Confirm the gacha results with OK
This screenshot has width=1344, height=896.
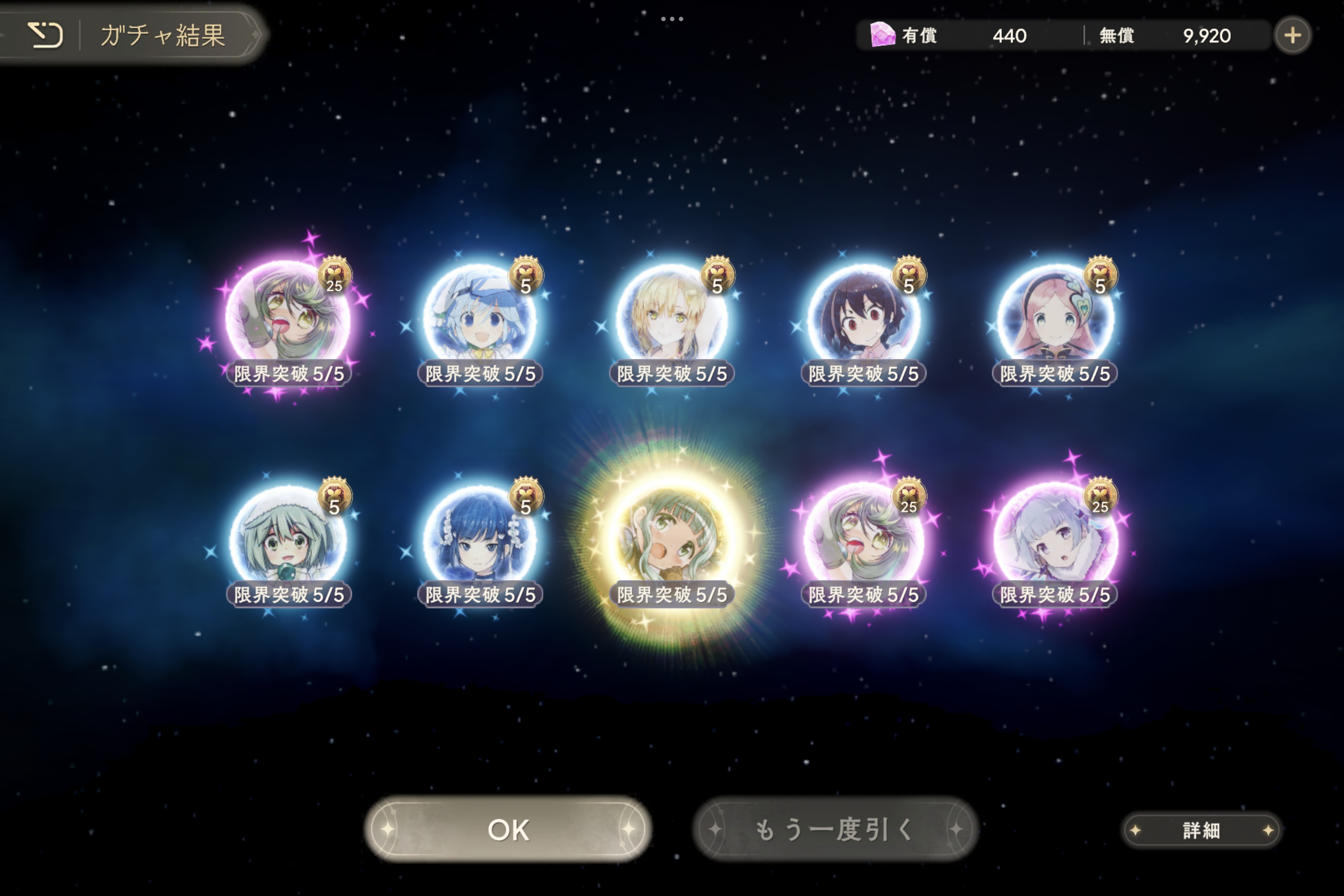tap(508, 829)
